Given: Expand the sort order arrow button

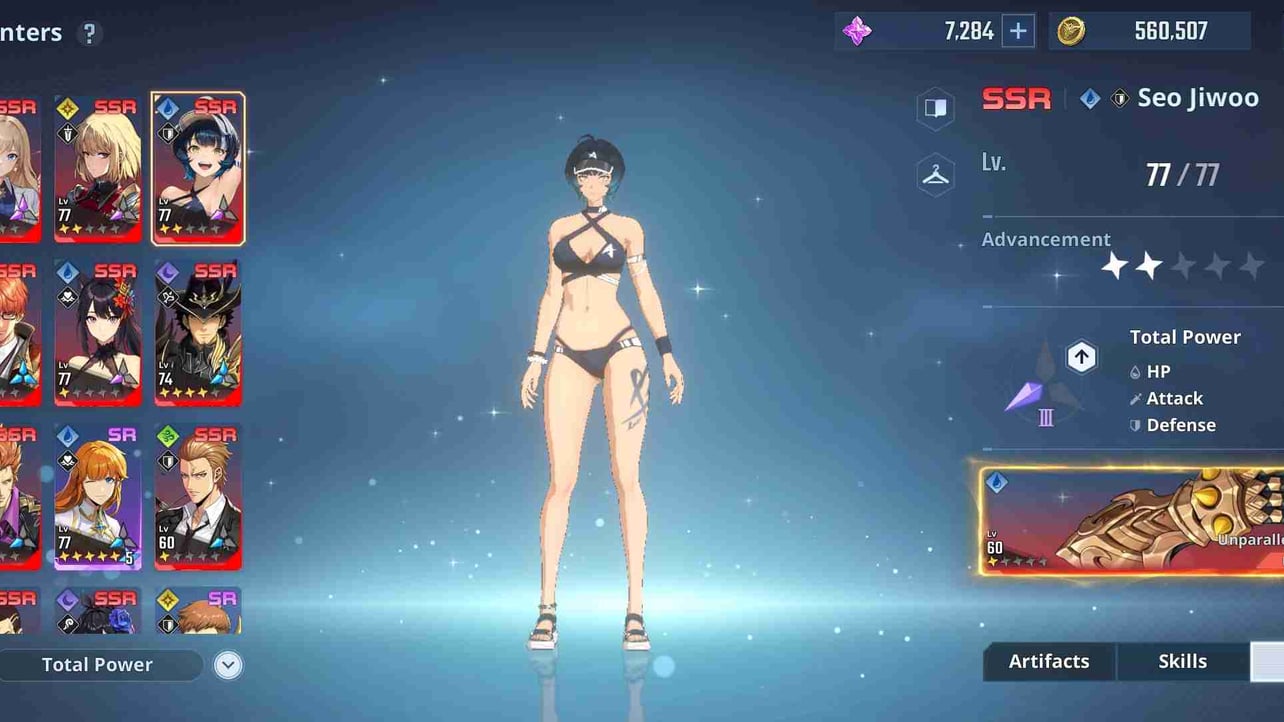Looking at the screenshot, I should 228,665.
